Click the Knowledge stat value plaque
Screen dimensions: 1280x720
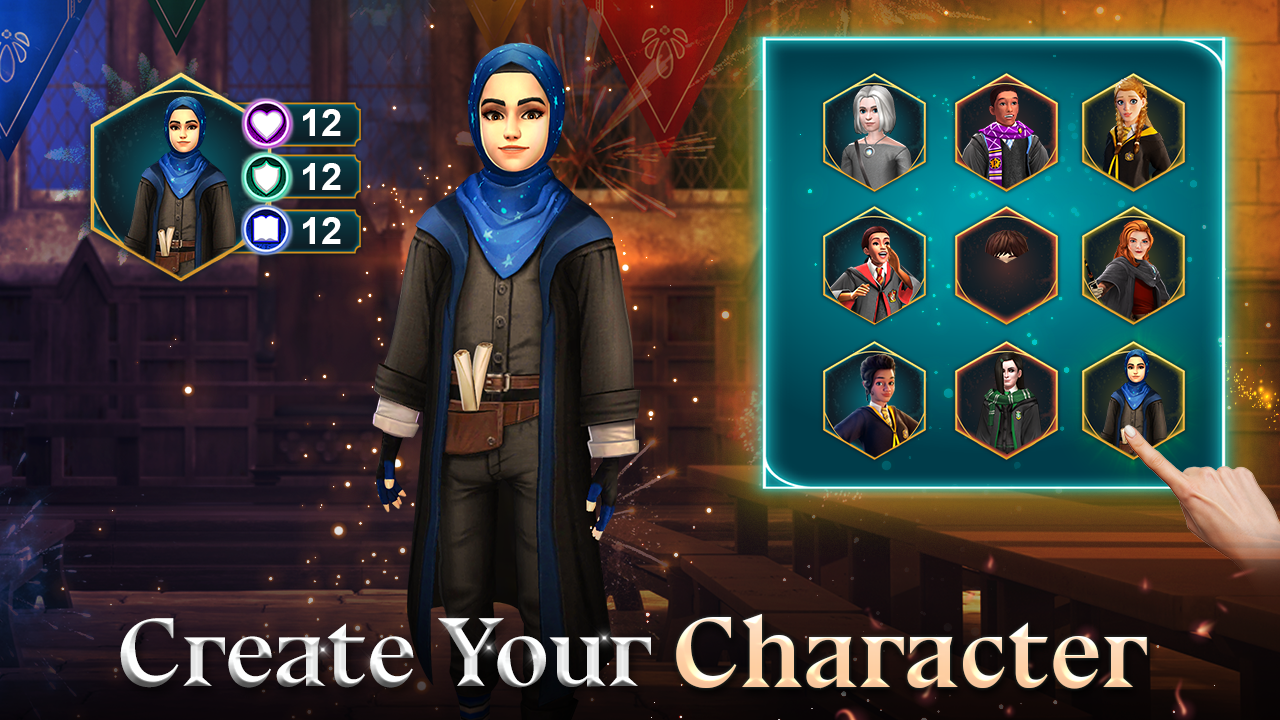tap(324, 228)
